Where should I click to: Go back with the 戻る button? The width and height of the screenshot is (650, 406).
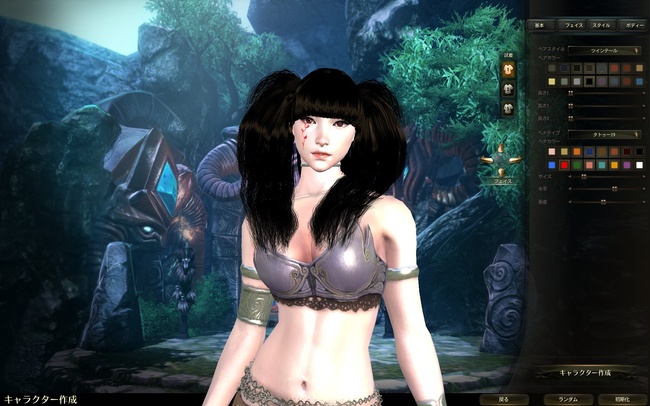tap(504, 398)
